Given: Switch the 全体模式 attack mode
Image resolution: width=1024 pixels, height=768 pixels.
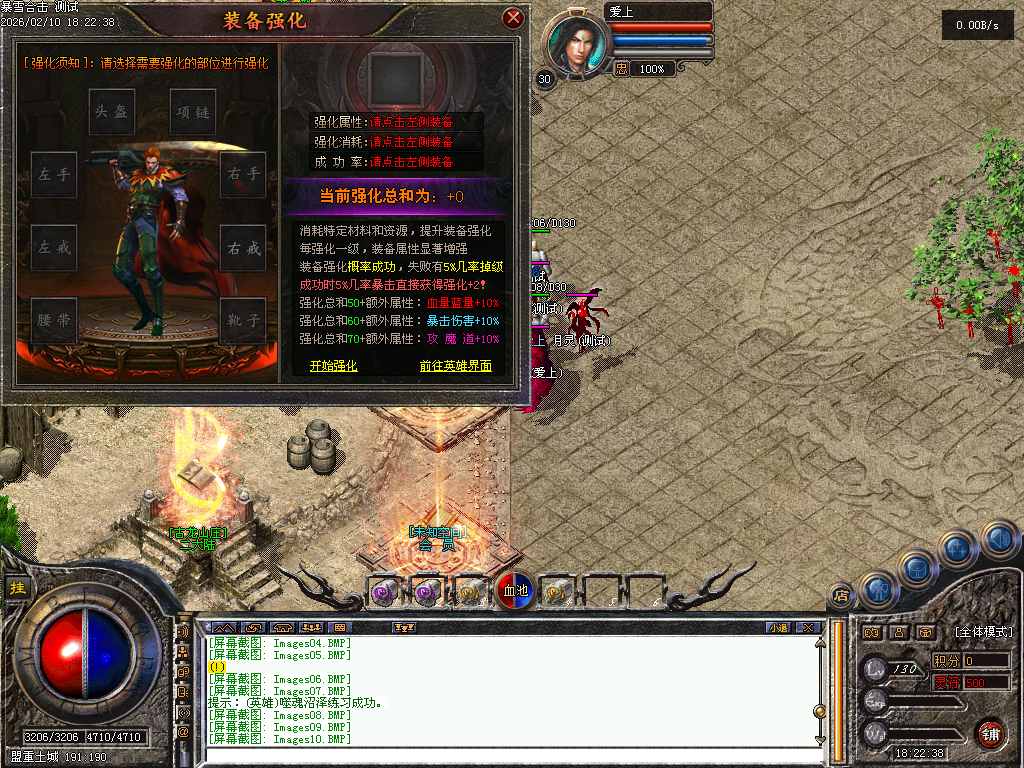Looking at the screenshot, I should 982,632.
